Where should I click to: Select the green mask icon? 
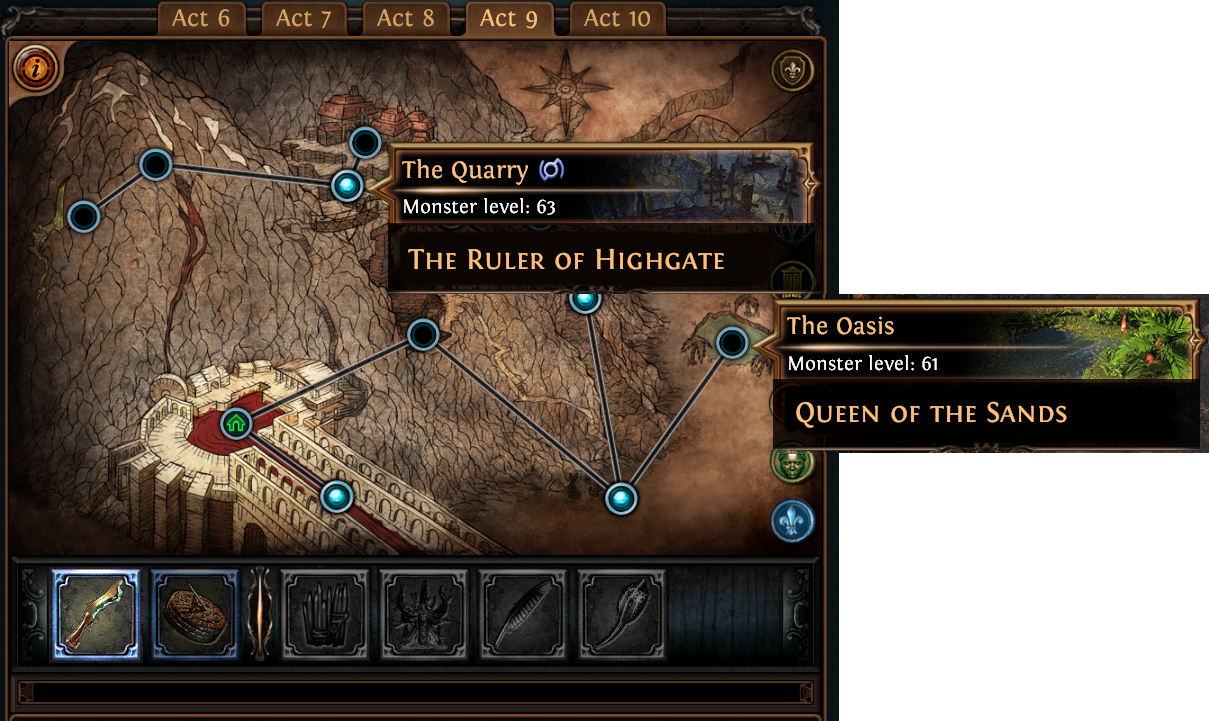[792, 462]
